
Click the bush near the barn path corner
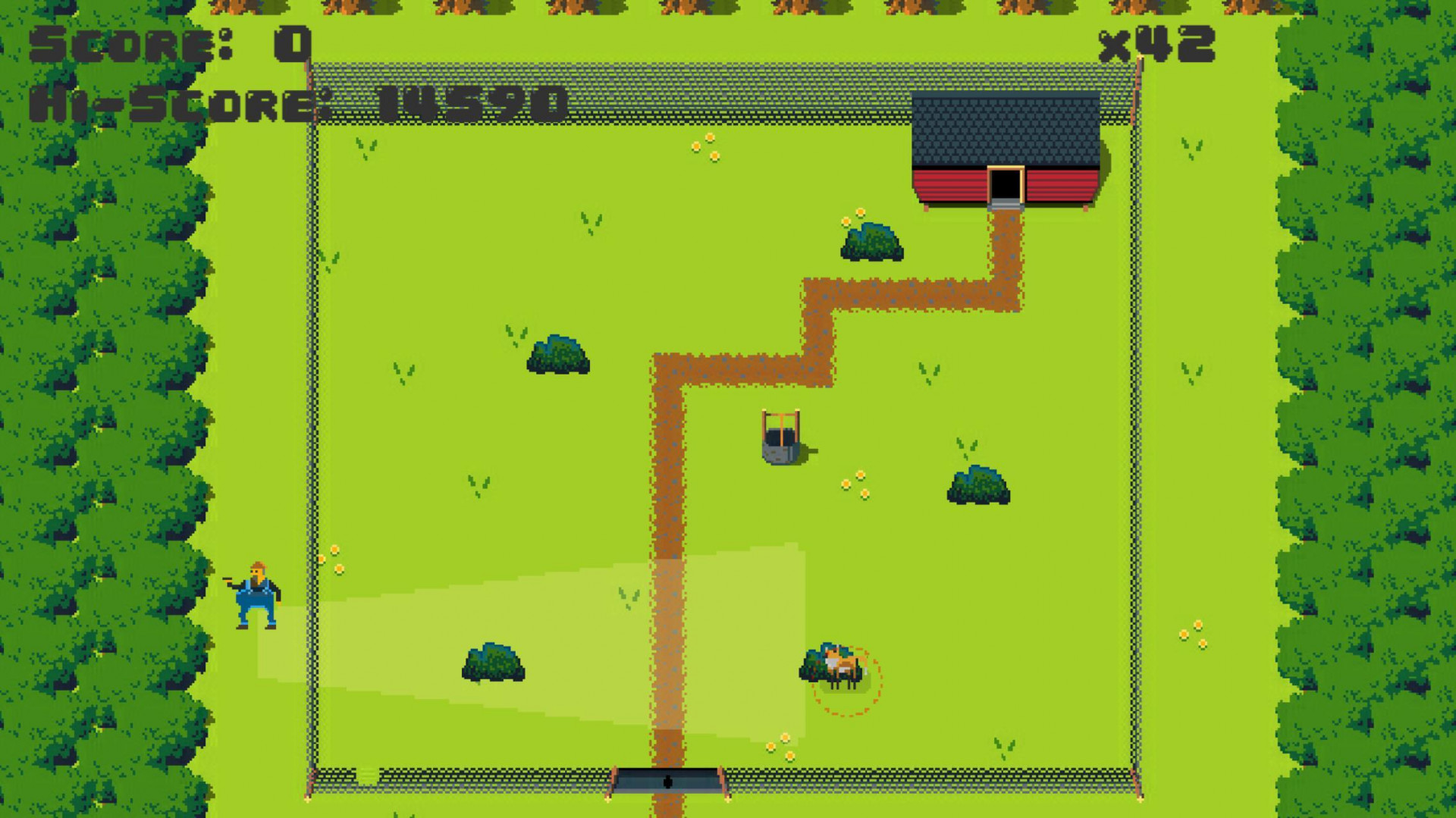872,243
